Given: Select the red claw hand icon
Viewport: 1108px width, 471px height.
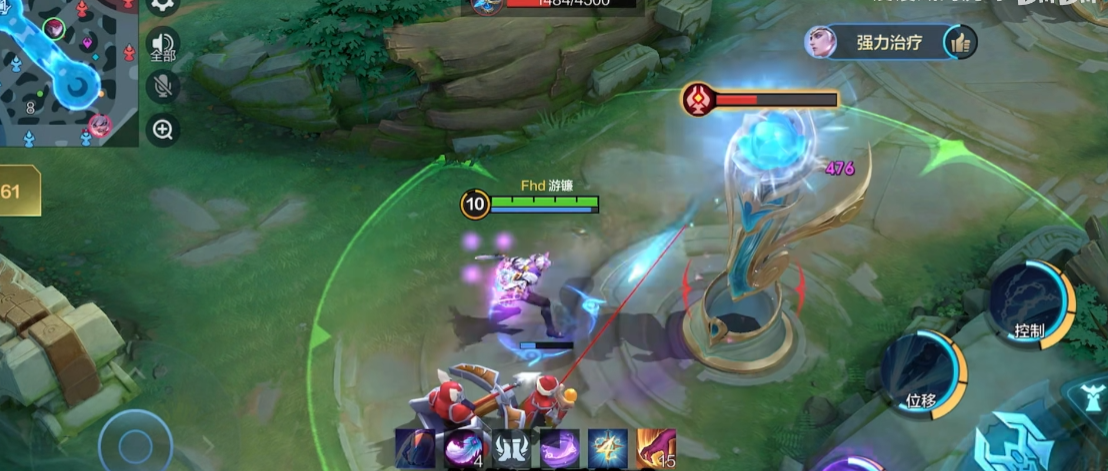Looking at the screenshot, I should point(656,448).
